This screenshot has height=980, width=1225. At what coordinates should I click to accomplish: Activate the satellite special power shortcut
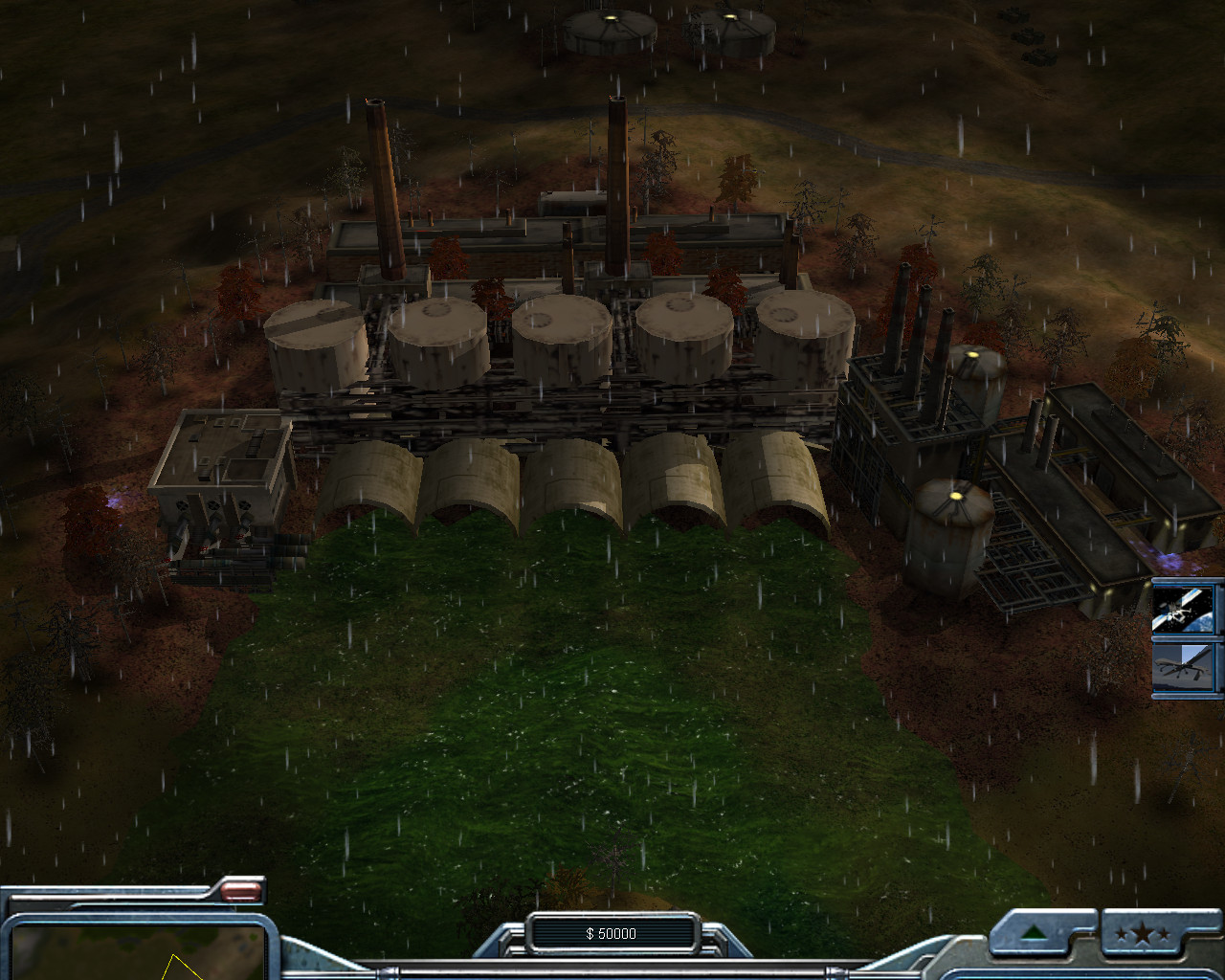(1187, 609)
